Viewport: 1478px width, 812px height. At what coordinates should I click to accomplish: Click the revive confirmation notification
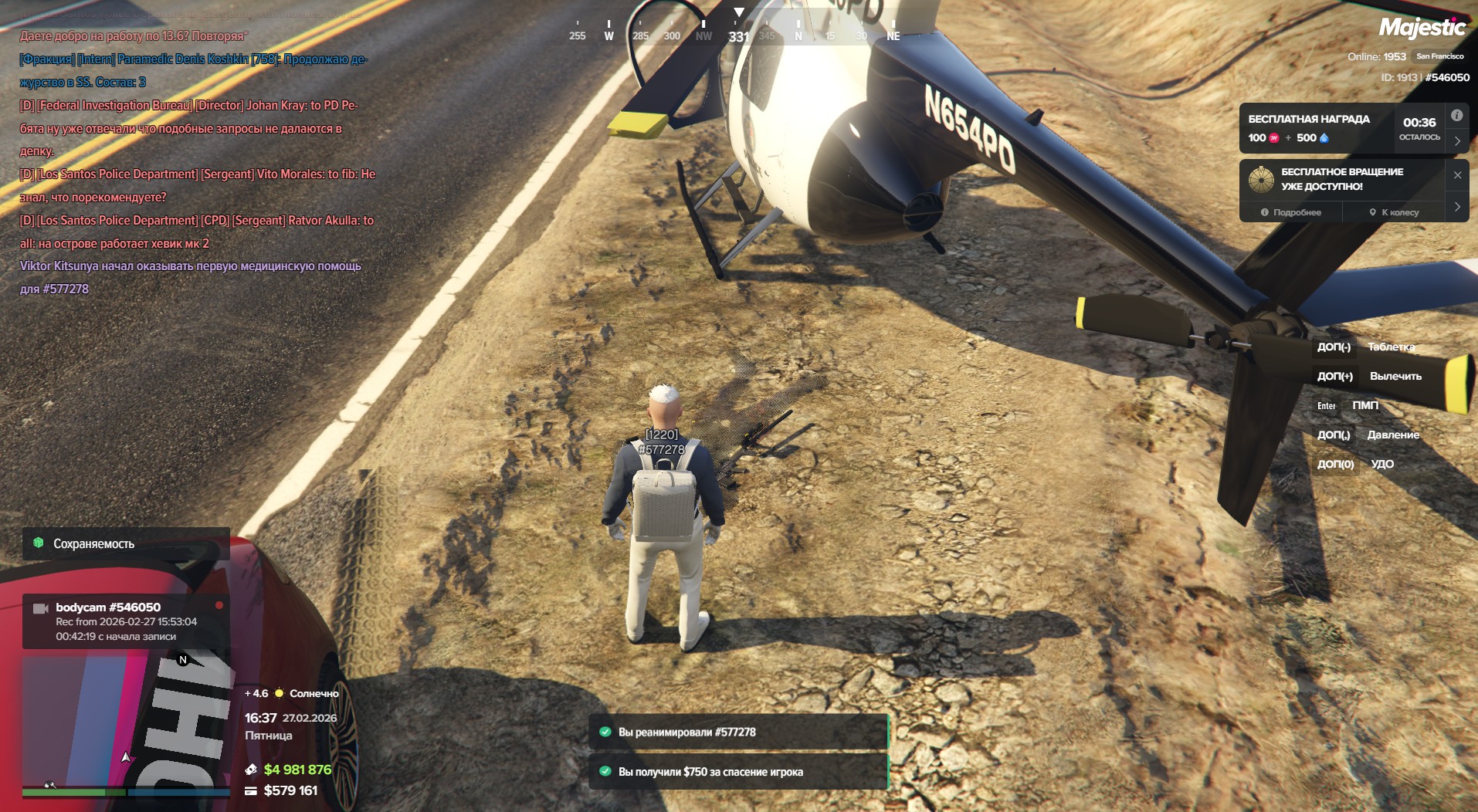[x=737, y=732]
